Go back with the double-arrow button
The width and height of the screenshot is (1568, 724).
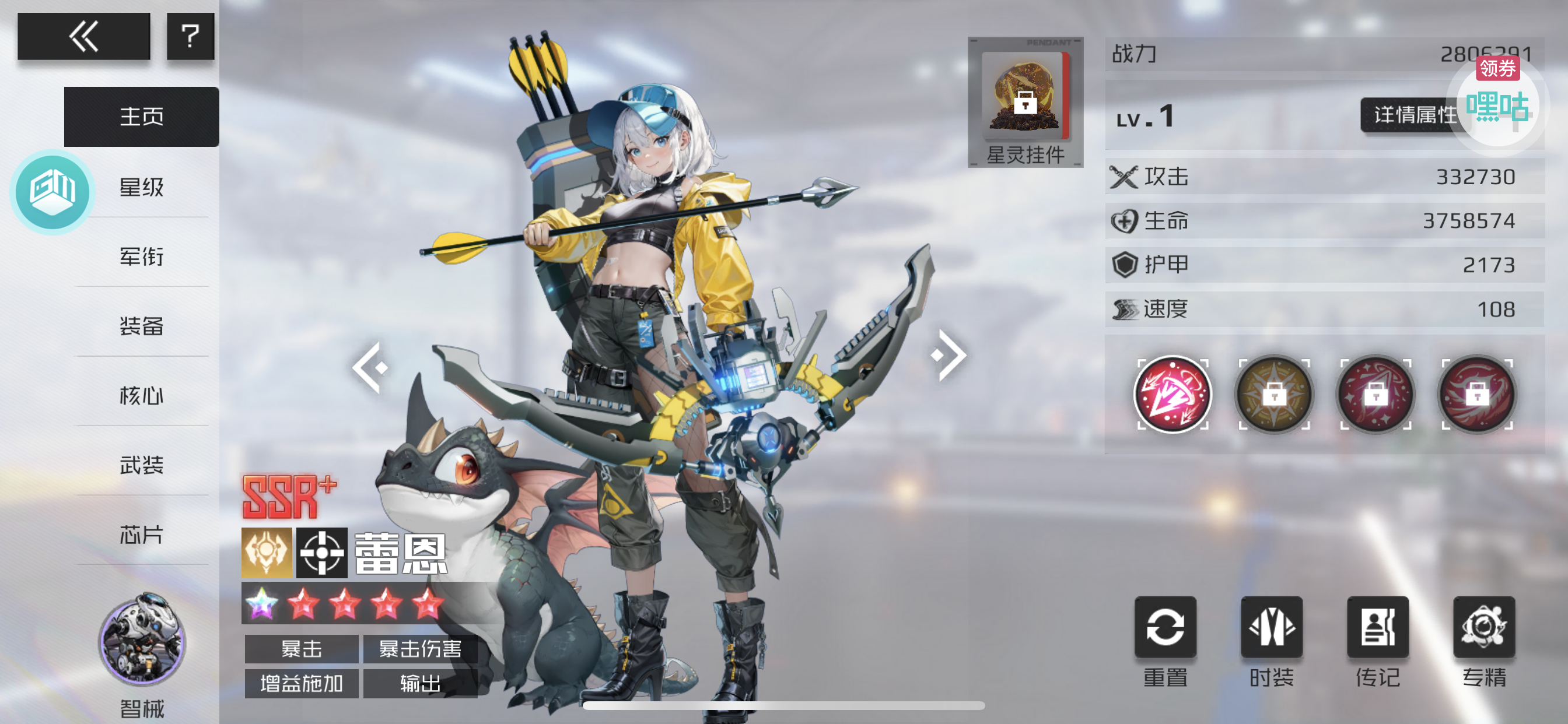point(83,37)
